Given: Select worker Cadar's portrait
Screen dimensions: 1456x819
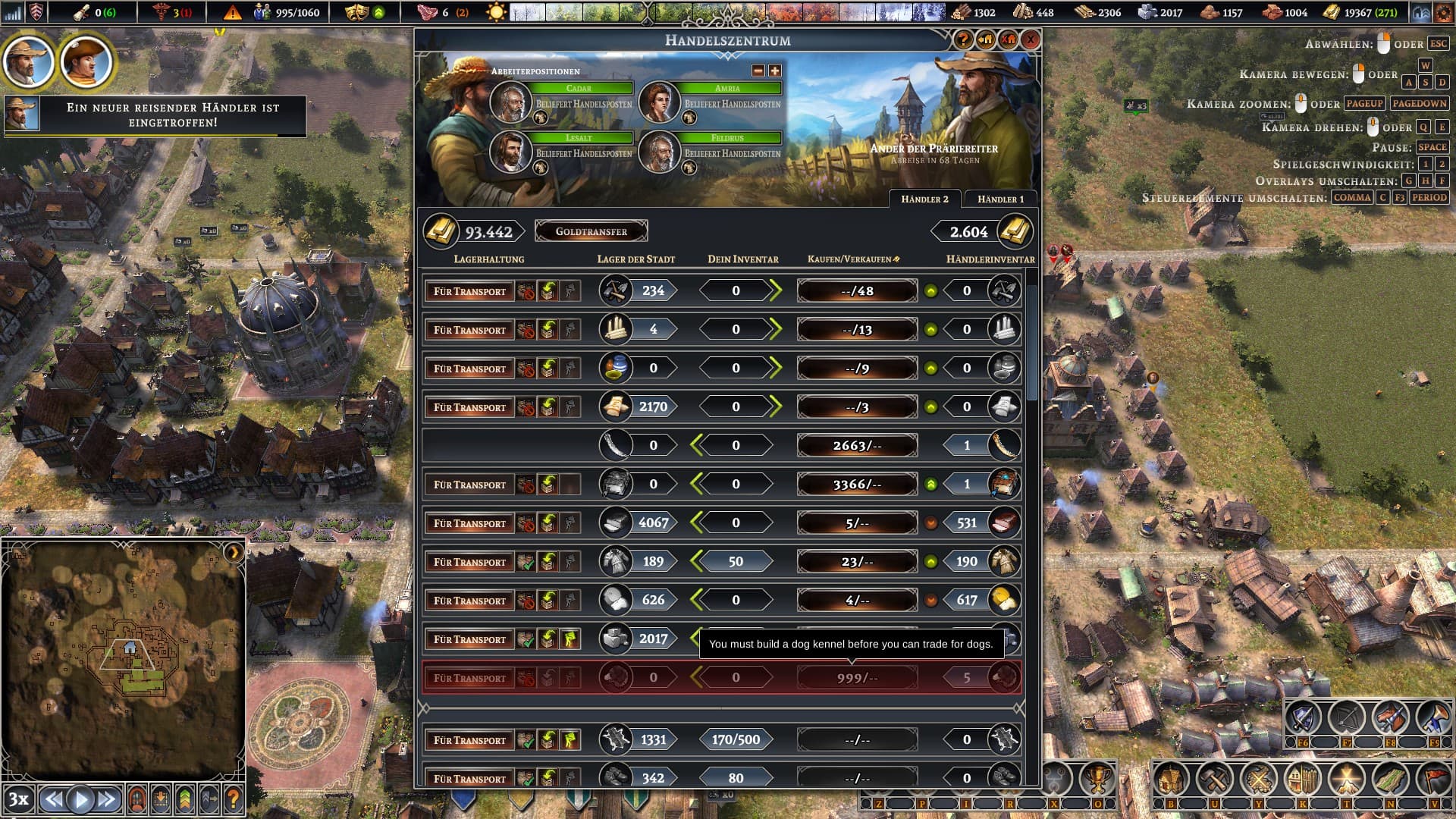Looking at the screenshot, I should point(510,102).
